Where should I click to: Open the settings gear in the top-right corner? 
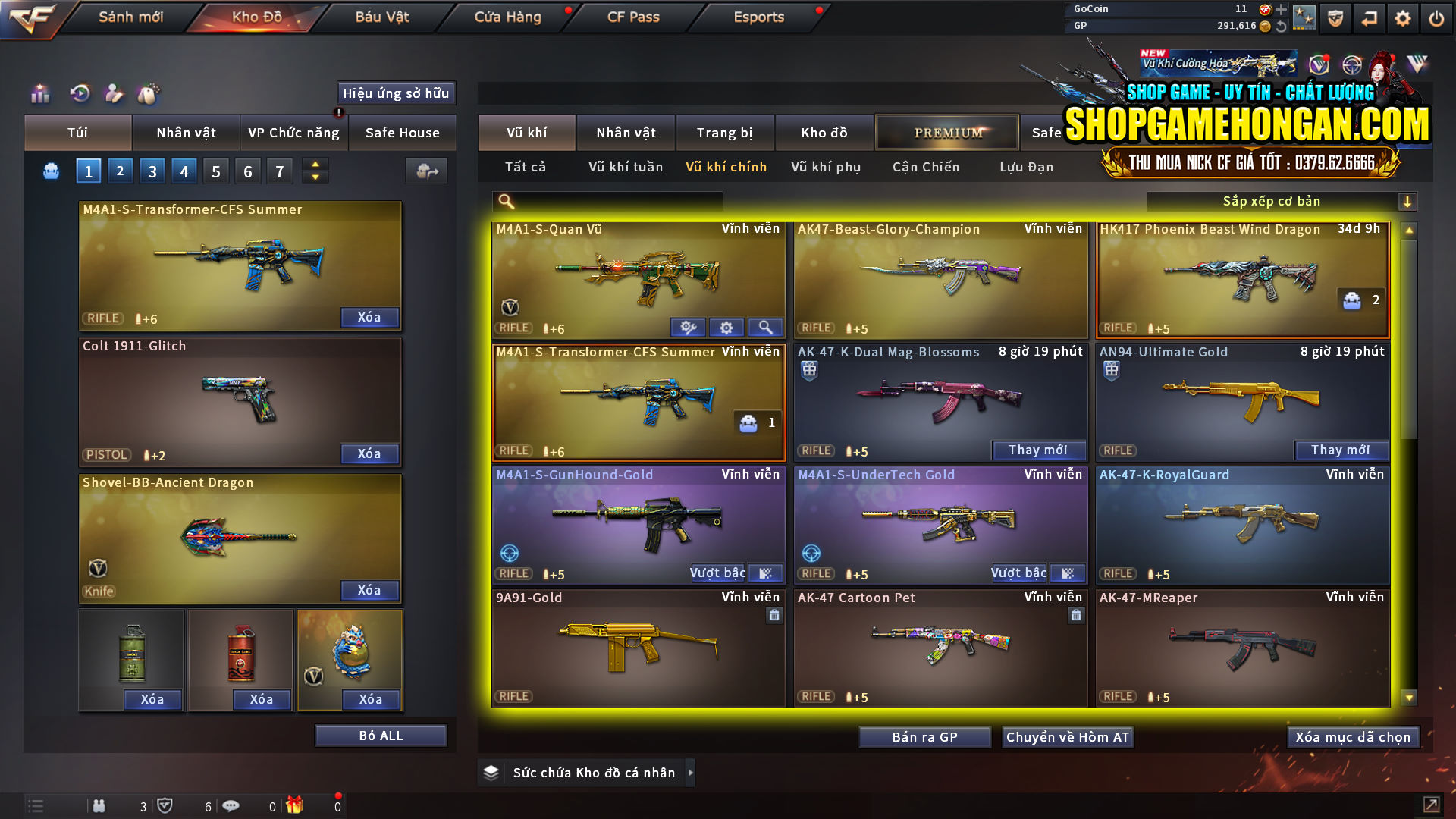pyautogui.click(x=1402, y=17)
